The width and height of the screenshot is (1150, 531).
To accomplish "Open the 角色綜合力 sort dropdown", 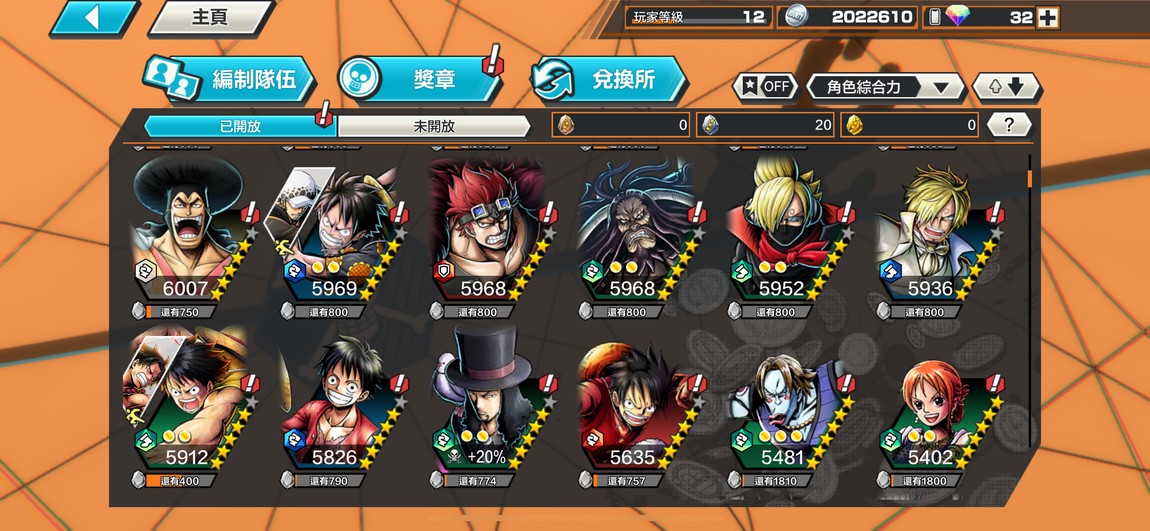I will 885,87.
